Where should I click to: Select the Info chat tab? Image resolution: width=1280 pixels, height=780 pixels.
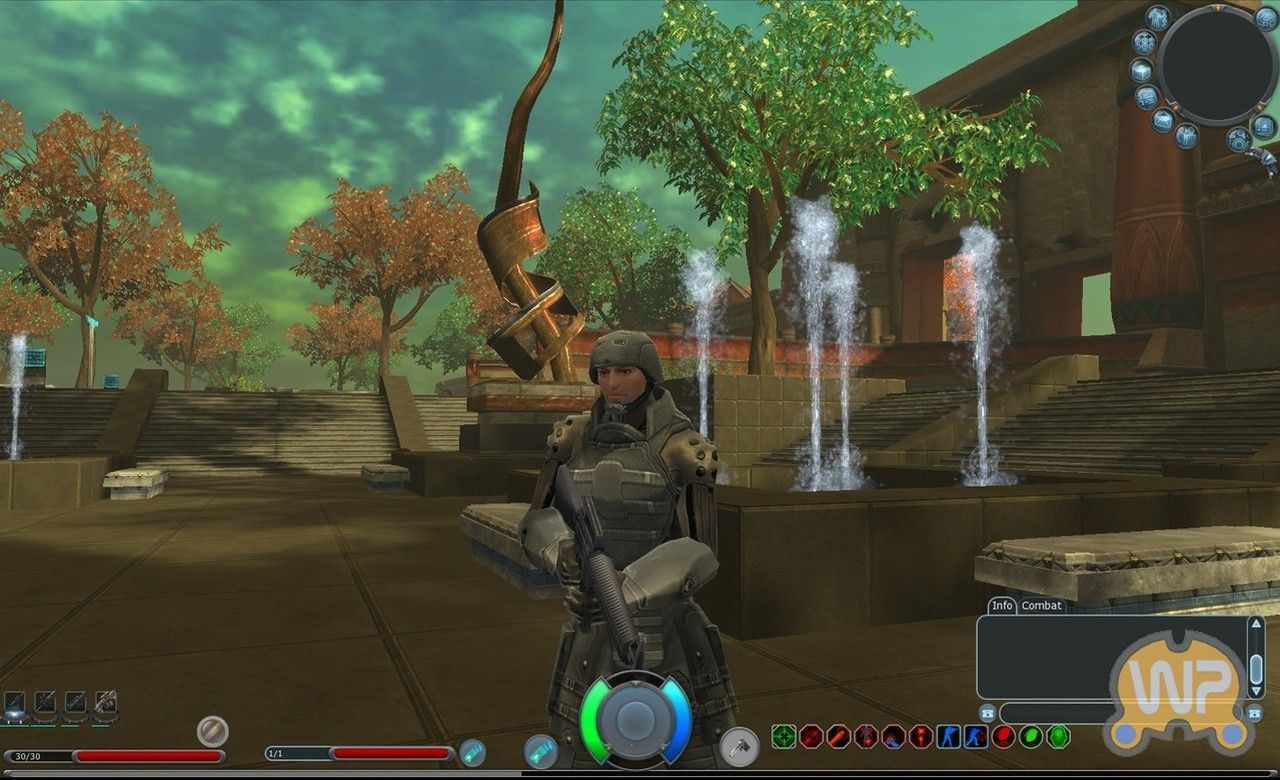(x=1002, y=605)
